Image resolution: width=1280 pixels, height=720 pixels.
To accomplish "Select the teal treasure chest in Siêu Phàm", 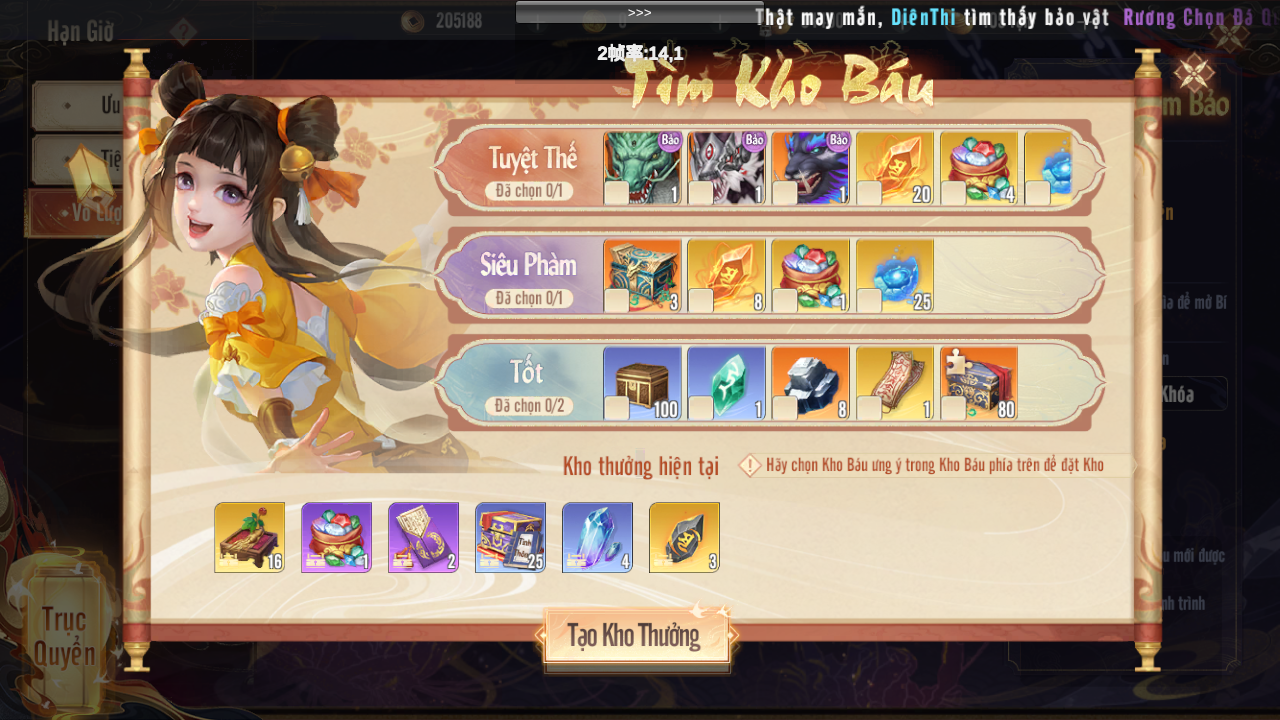I will click(642, 275).
